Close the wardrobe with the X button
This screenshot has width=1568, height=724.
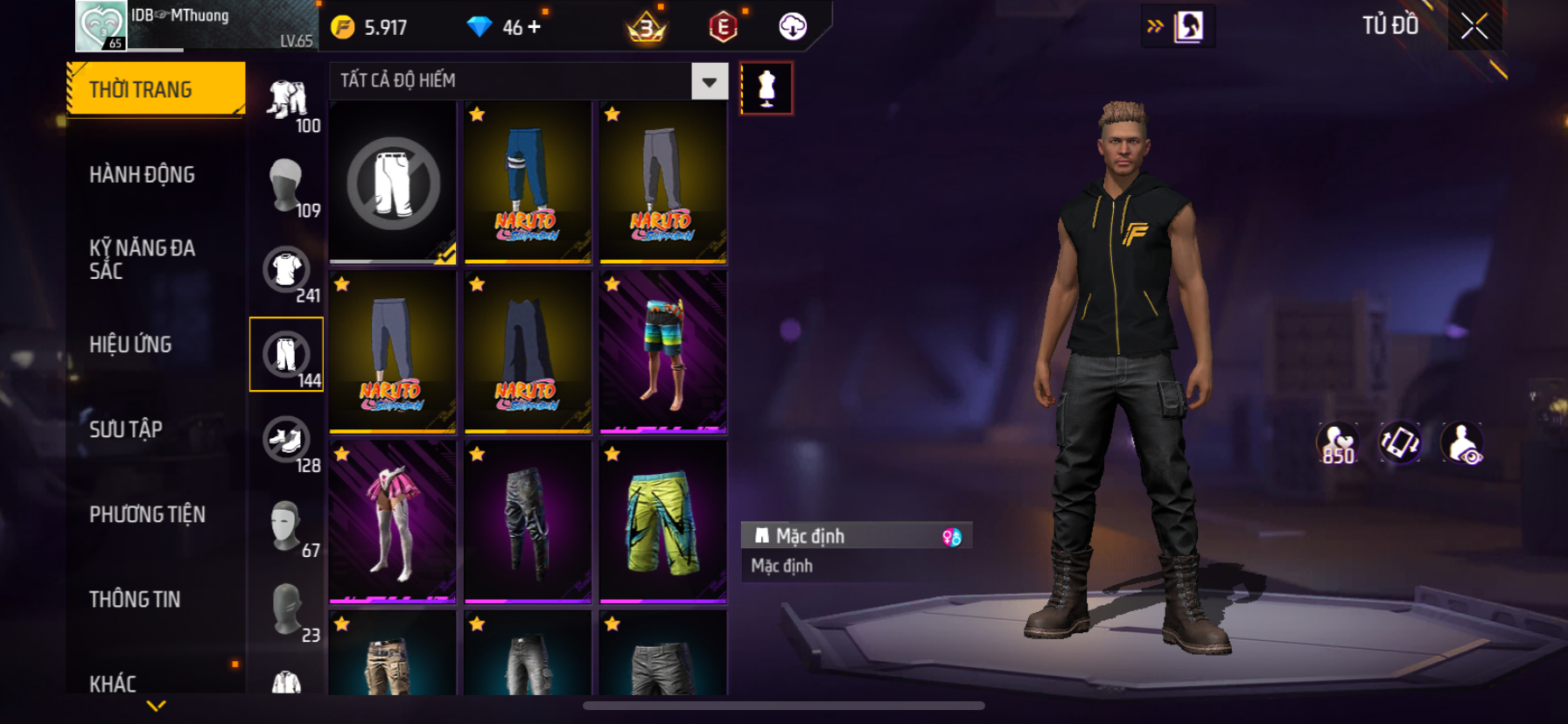tap(1474, 27)
